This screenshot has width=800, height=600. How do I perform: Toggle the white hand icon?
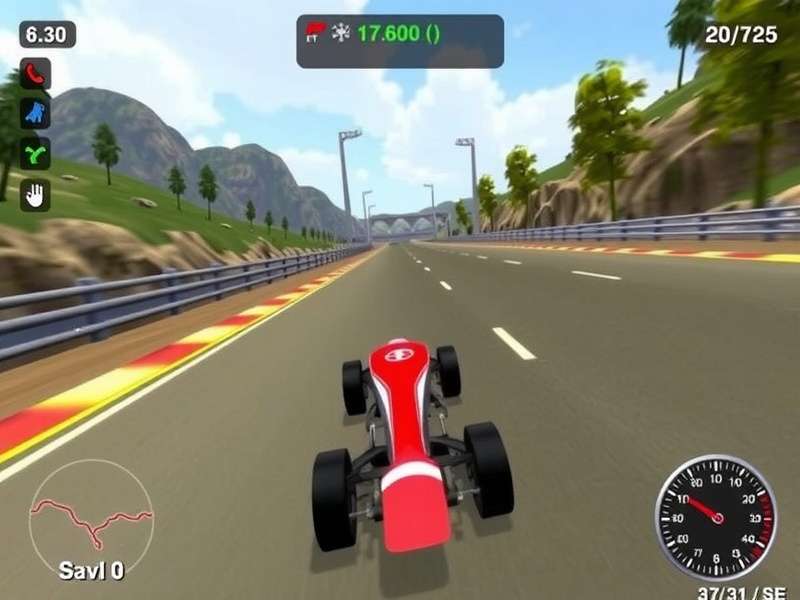[35, 194]
